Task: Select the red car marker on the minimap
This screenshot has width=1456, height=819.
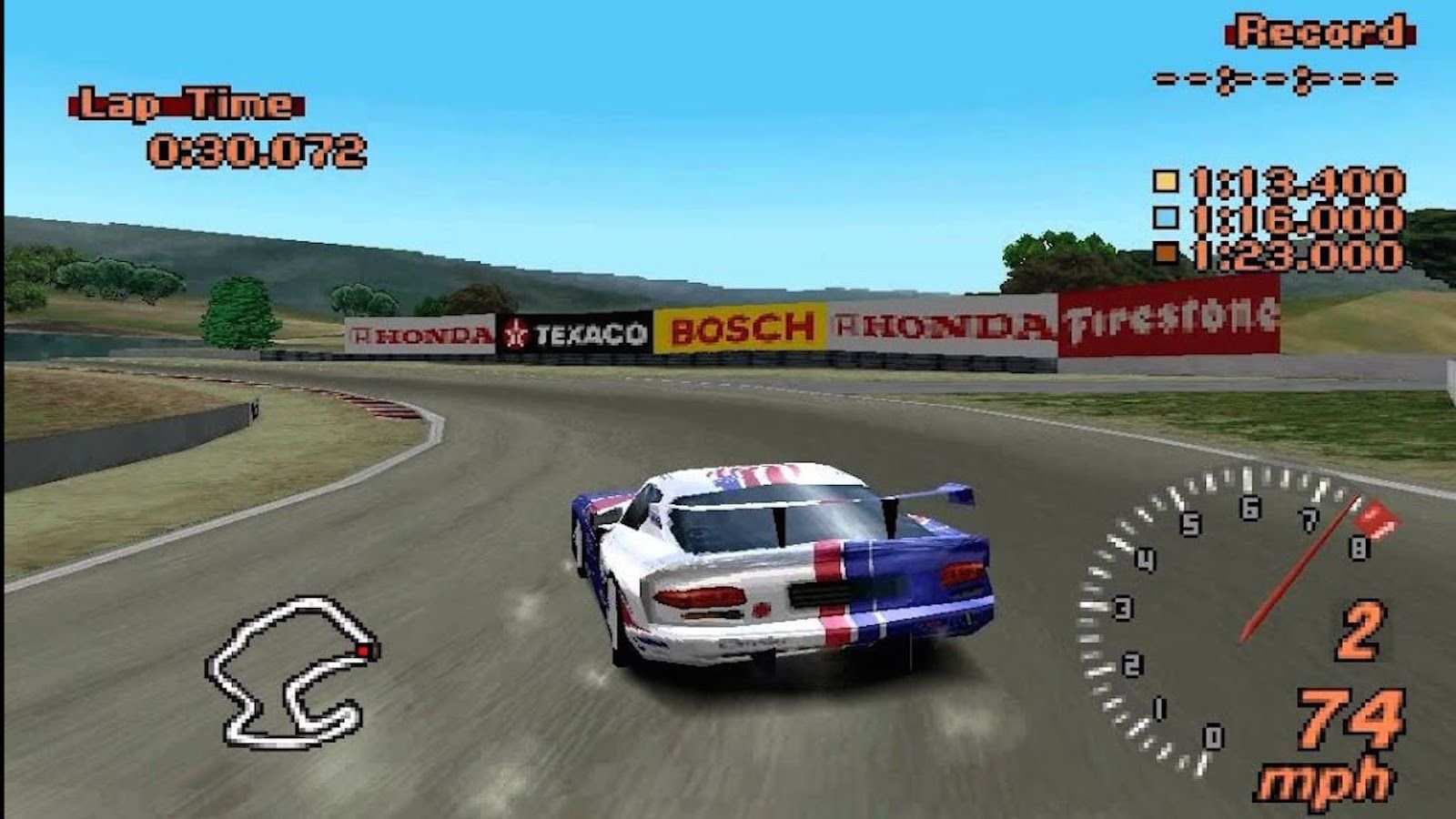Action: [364, 652]
